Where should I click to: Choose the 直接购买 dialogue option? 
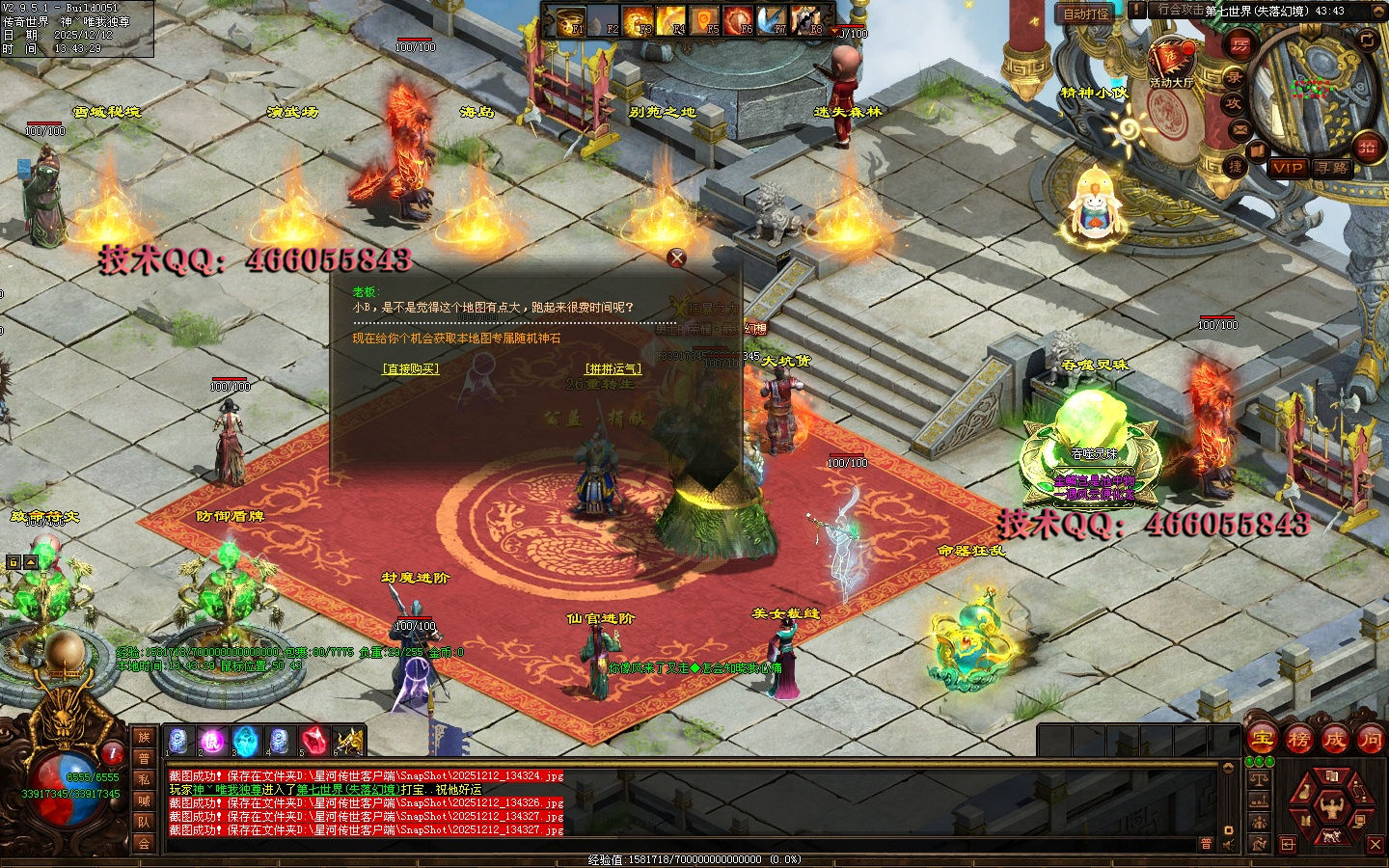[x=410, y=368]
